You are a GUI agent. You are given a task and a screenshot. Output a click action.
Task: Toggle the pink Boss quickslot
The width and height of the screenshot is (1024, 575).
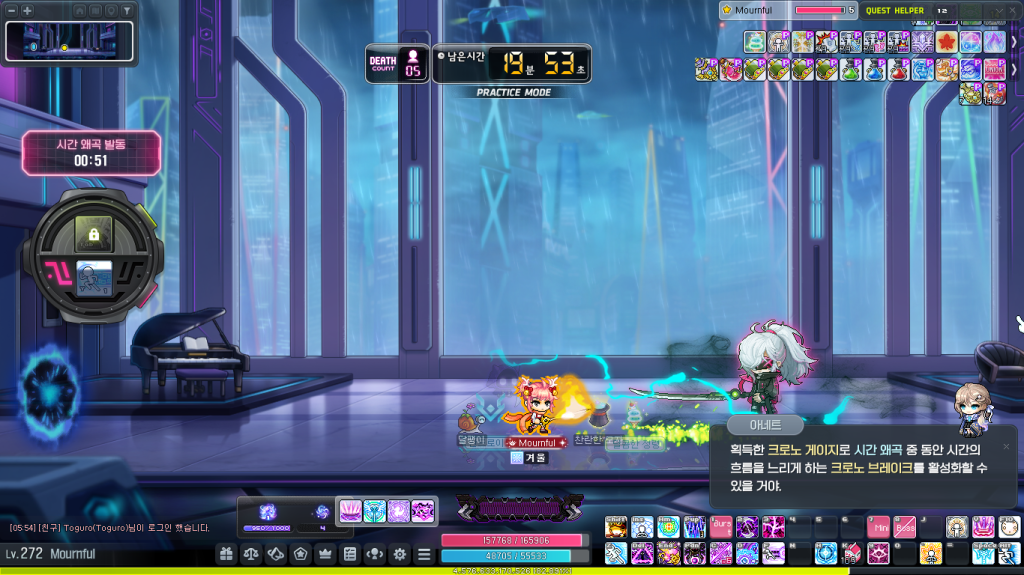coord(905,526)
